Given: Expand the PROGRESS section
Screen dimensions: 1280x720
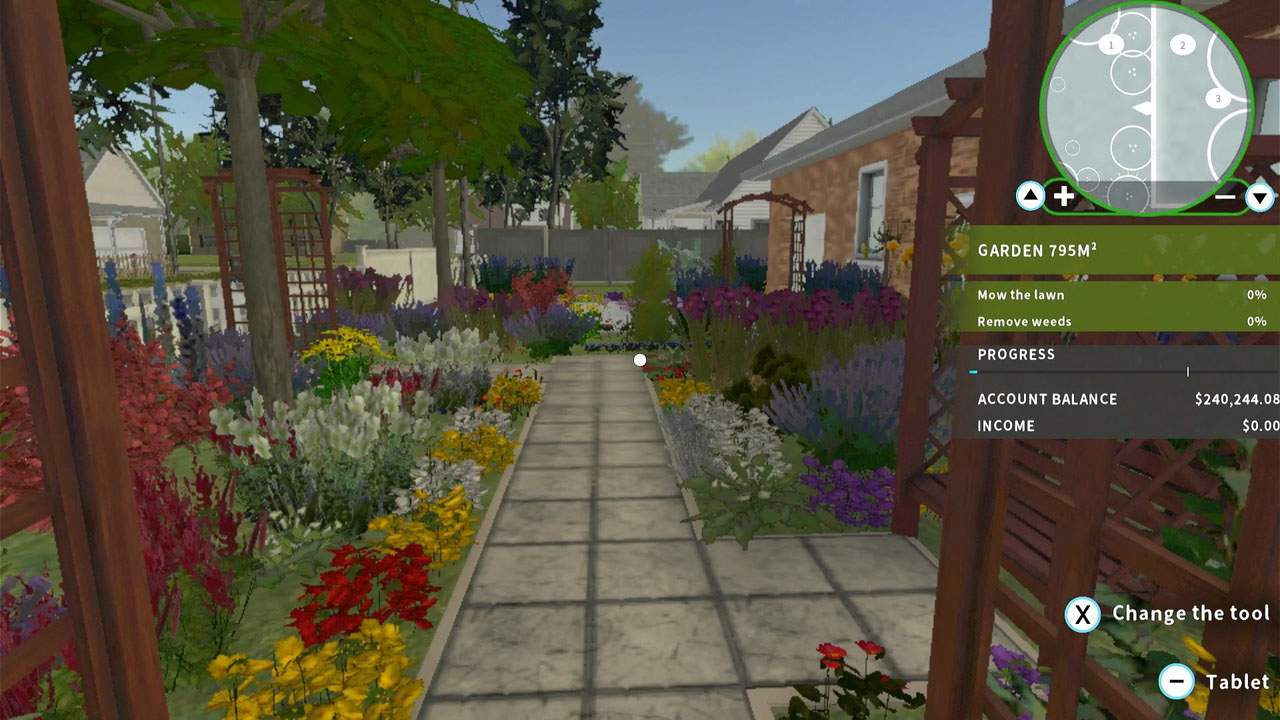Looking at the screenshot, I should [1016, 354].
